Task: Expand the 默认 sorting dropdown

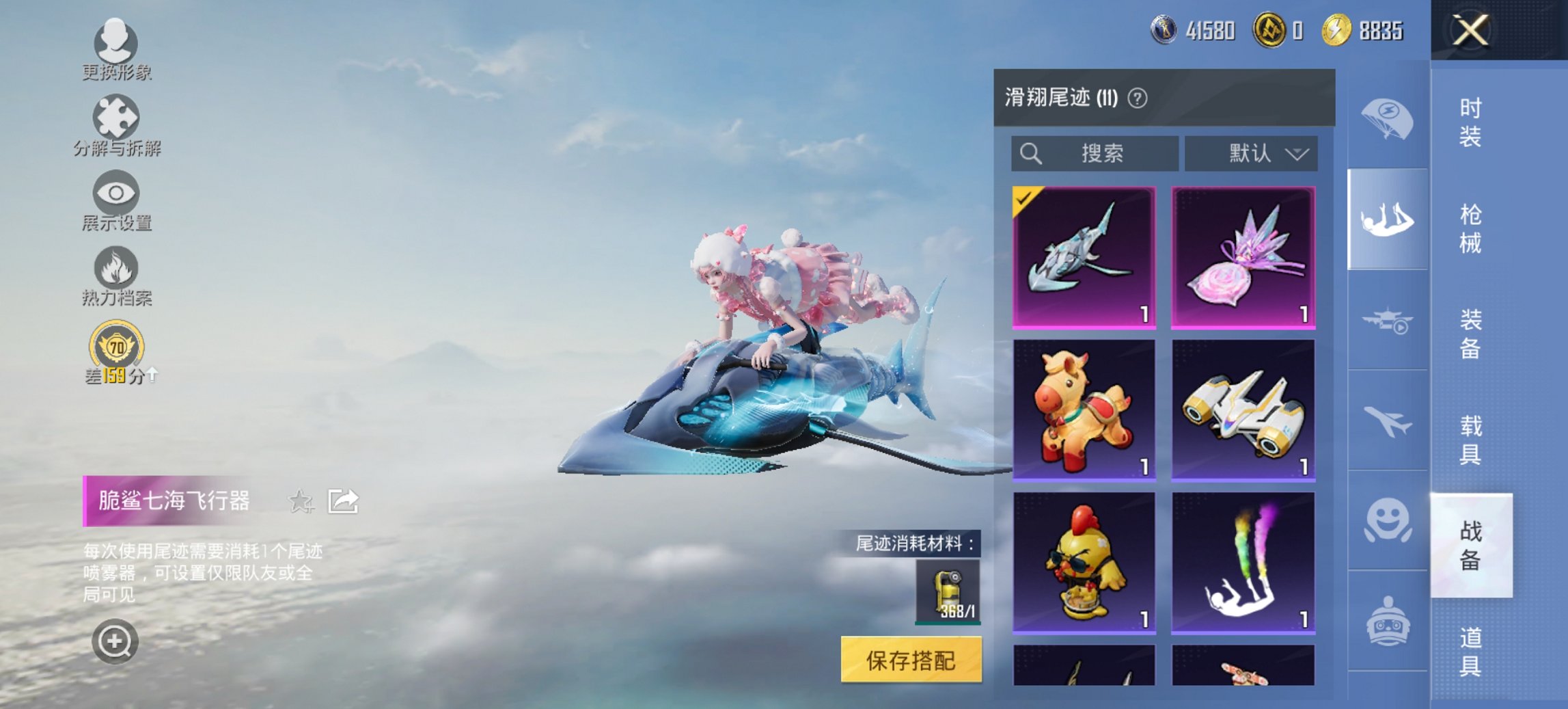Action: (1254, 153)
